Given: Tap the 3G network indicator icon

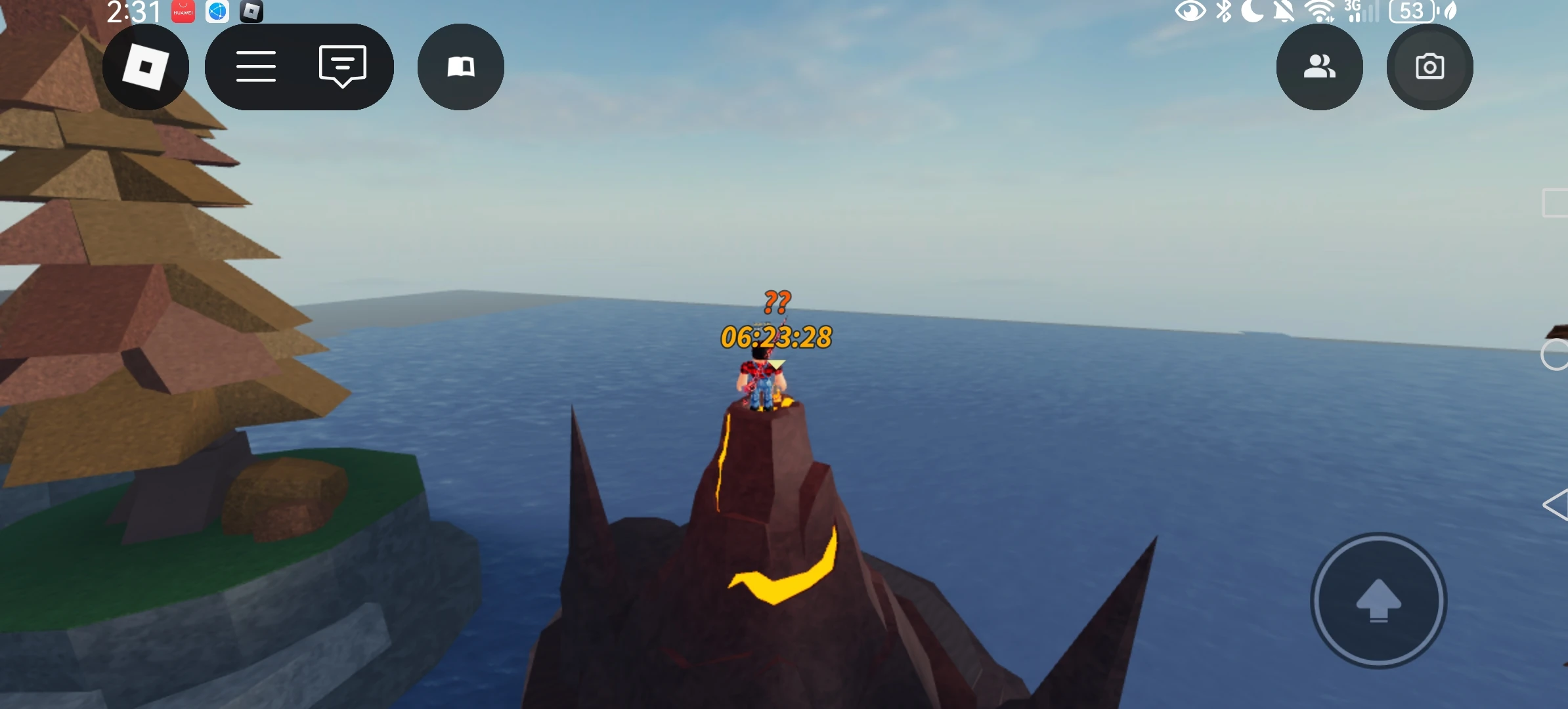Looking at the screenshot, I should point(1354,11).
